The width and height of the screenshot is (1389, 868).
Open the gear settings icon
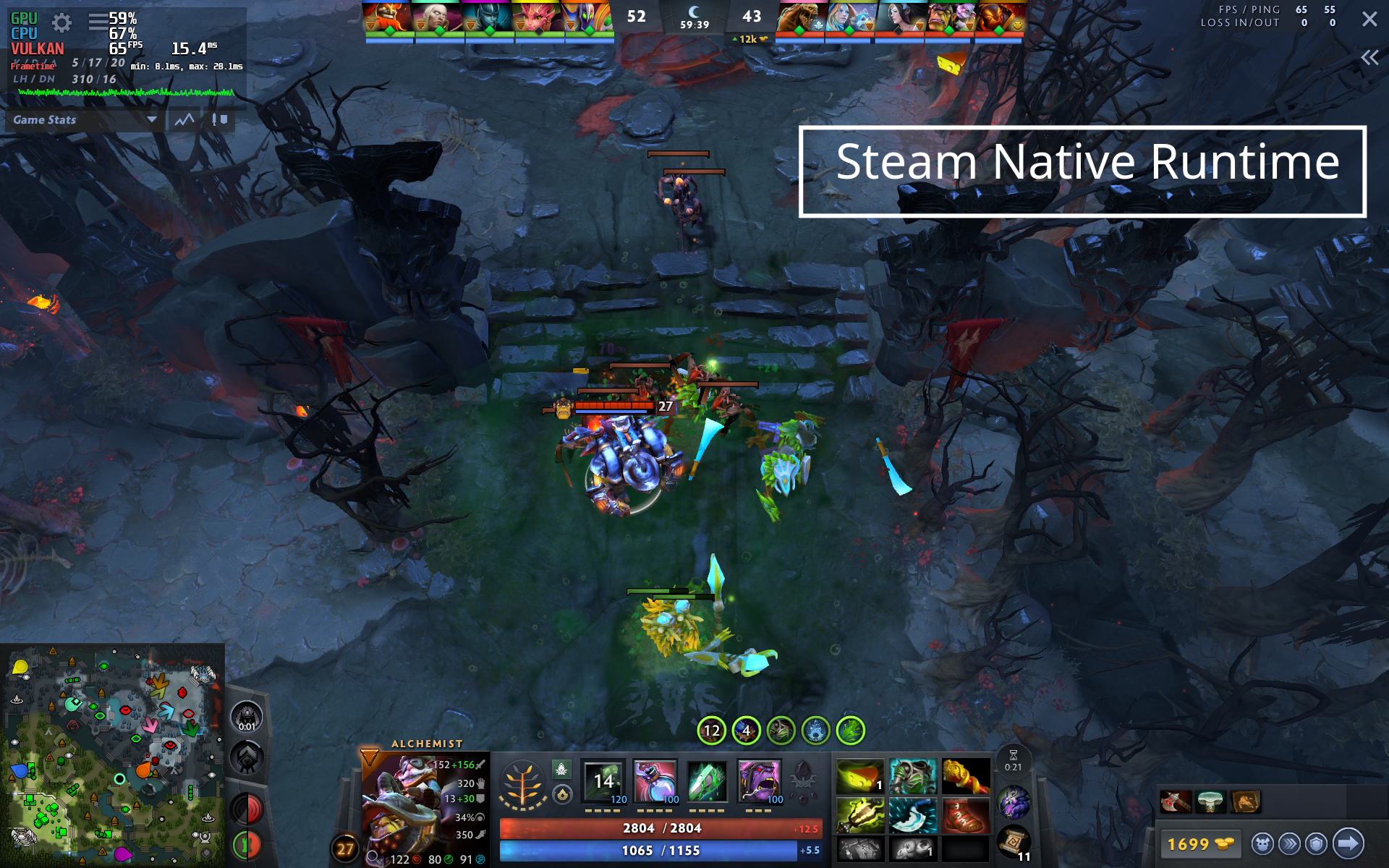coord(62,23)
